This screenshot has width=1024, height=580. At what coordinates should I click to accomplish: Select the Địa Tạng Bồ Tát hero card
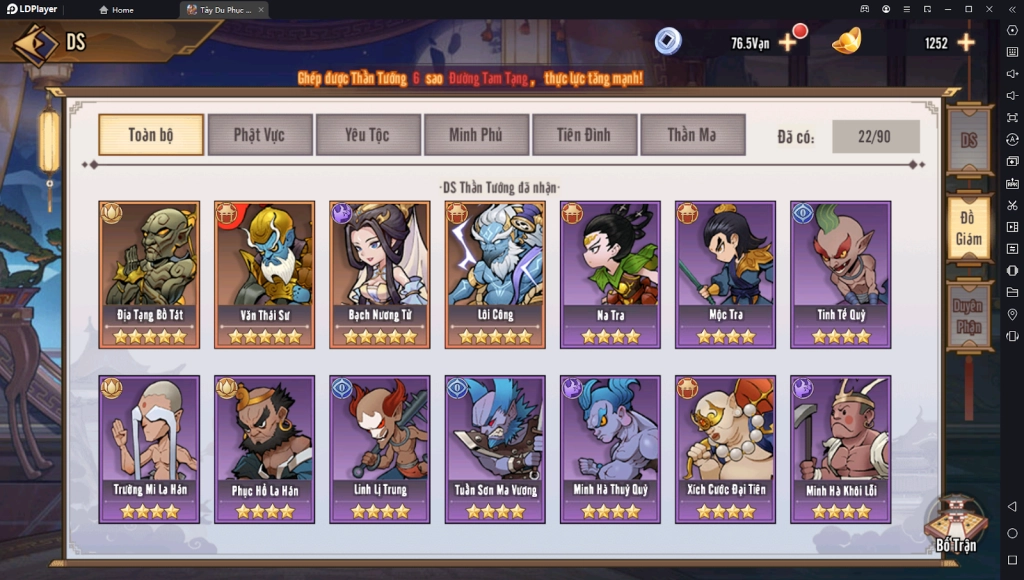[x=149, y=273]
